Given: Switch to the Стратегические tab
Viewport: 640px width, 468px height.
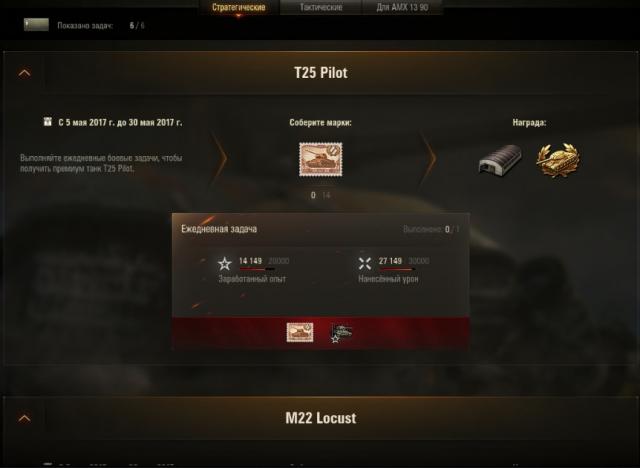Looking at the screenshot, I should 237,7.
